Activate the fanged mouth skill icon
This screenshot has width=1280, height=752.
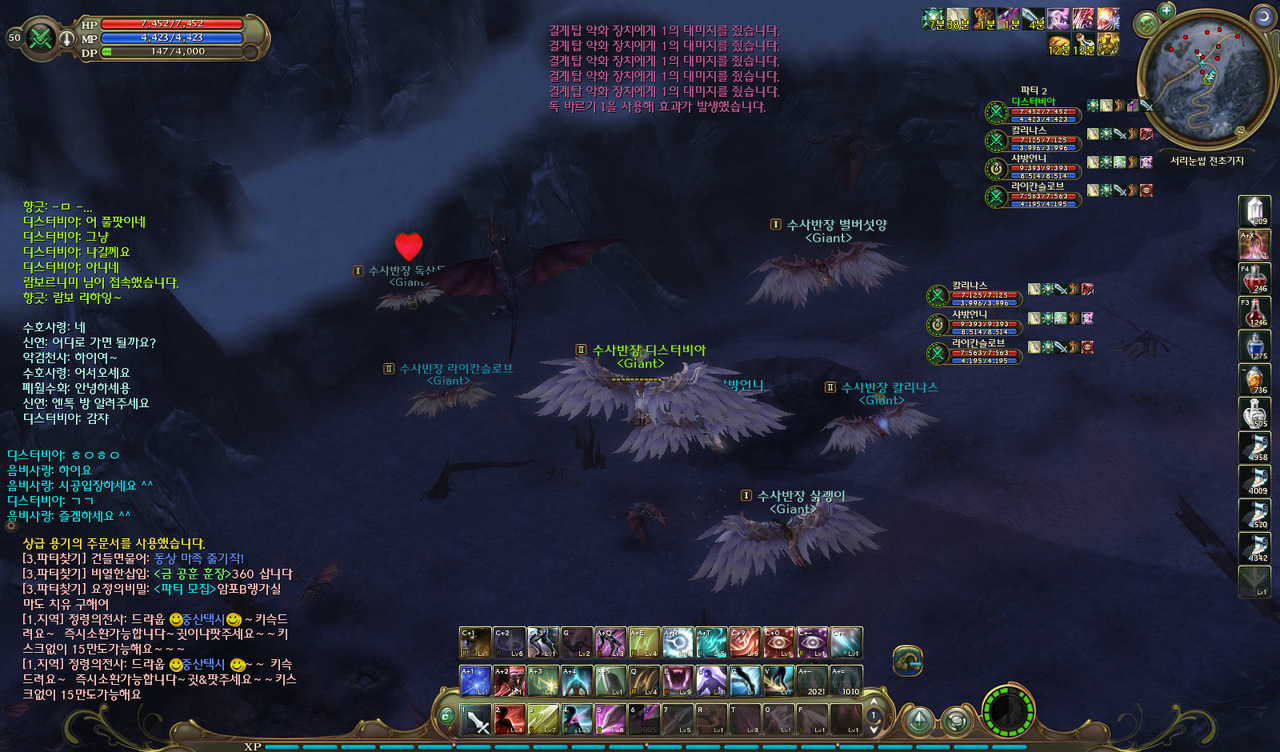point(677,680)
